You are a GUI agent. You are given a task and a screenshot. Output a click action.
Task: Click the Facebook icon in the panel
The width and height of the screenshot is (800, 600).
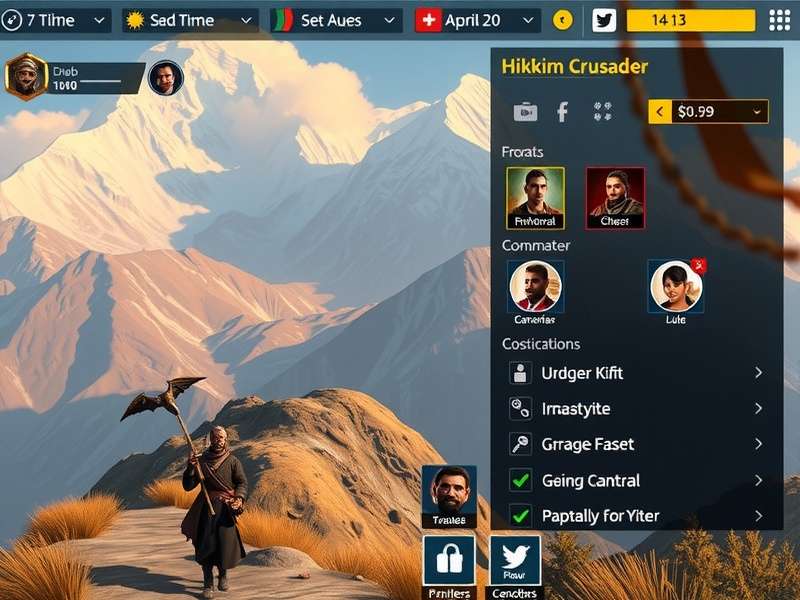coord(562,112)
